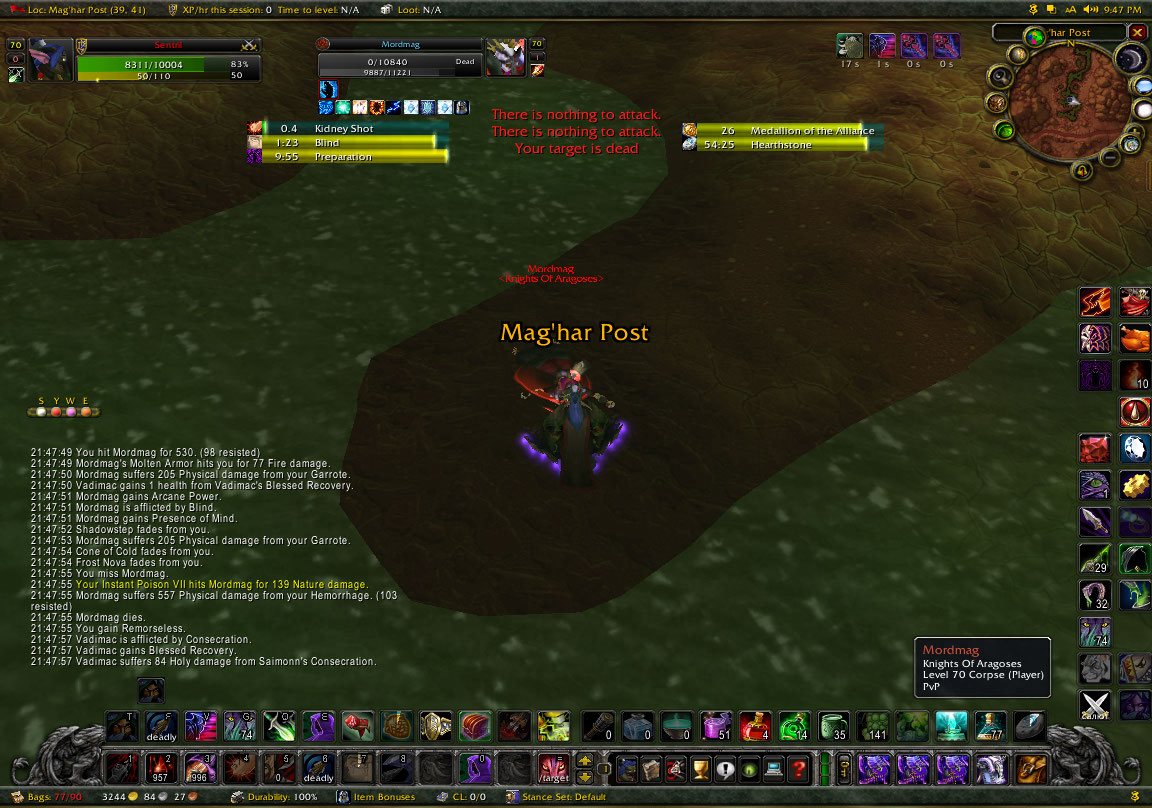Click the Medallion of the Alliance cooldown bar
The width and height of the screenshot is (1152, 808).
(780, 131)
